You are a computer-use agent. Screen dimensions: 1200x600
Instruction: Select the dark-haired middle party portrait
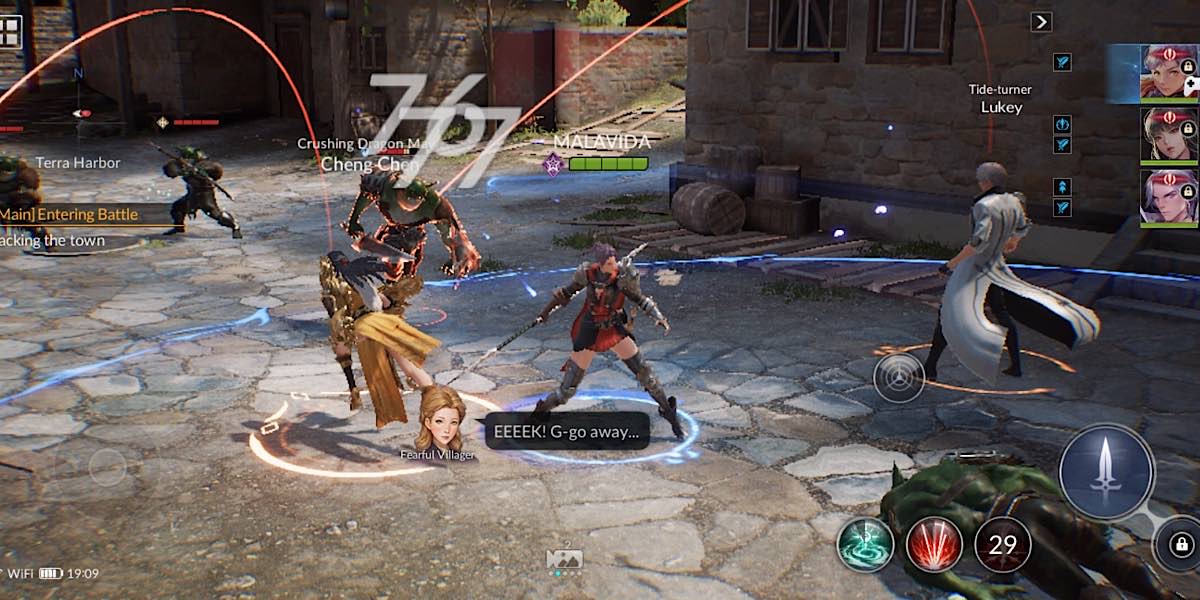(x=1168, y=135)
